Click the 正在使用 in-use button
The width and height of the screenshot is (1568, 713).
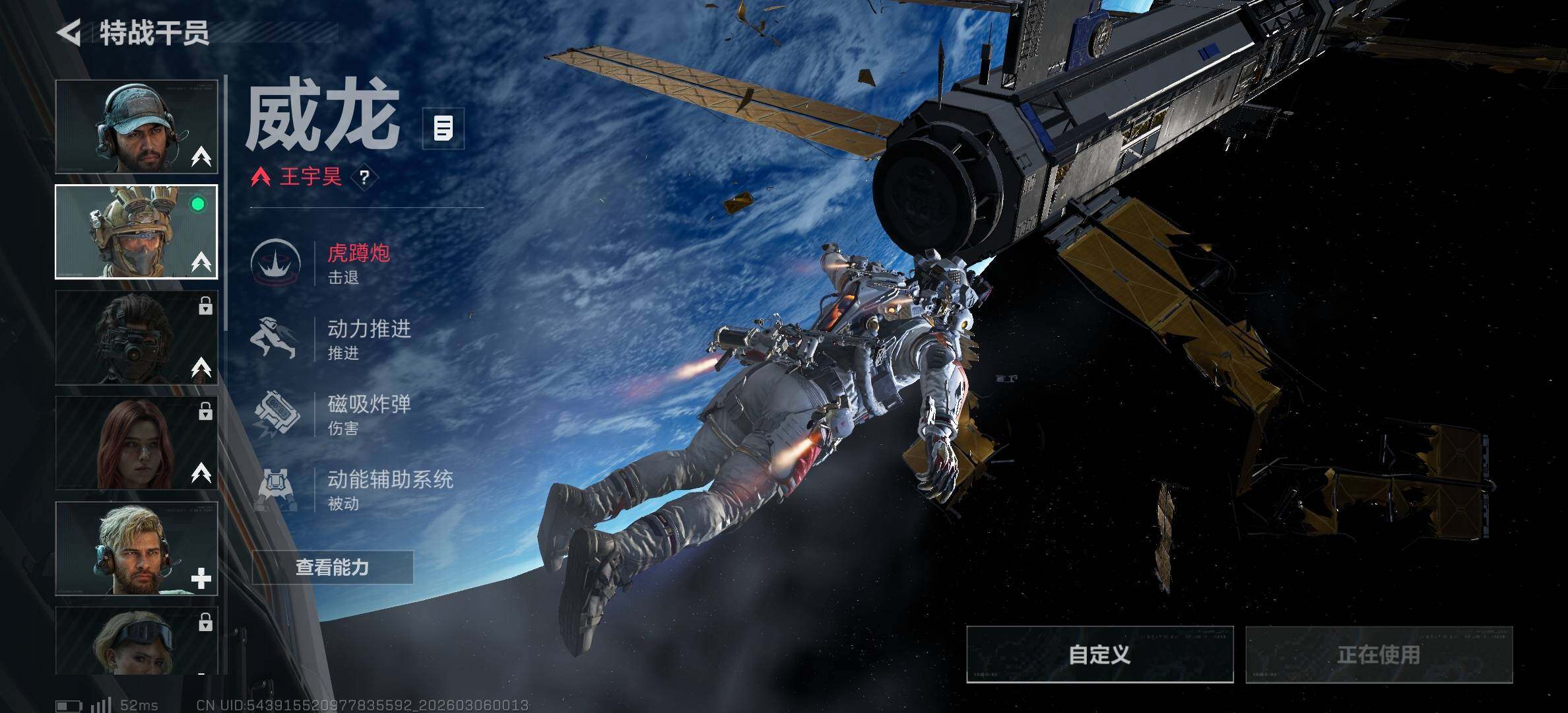[1379, 654]
